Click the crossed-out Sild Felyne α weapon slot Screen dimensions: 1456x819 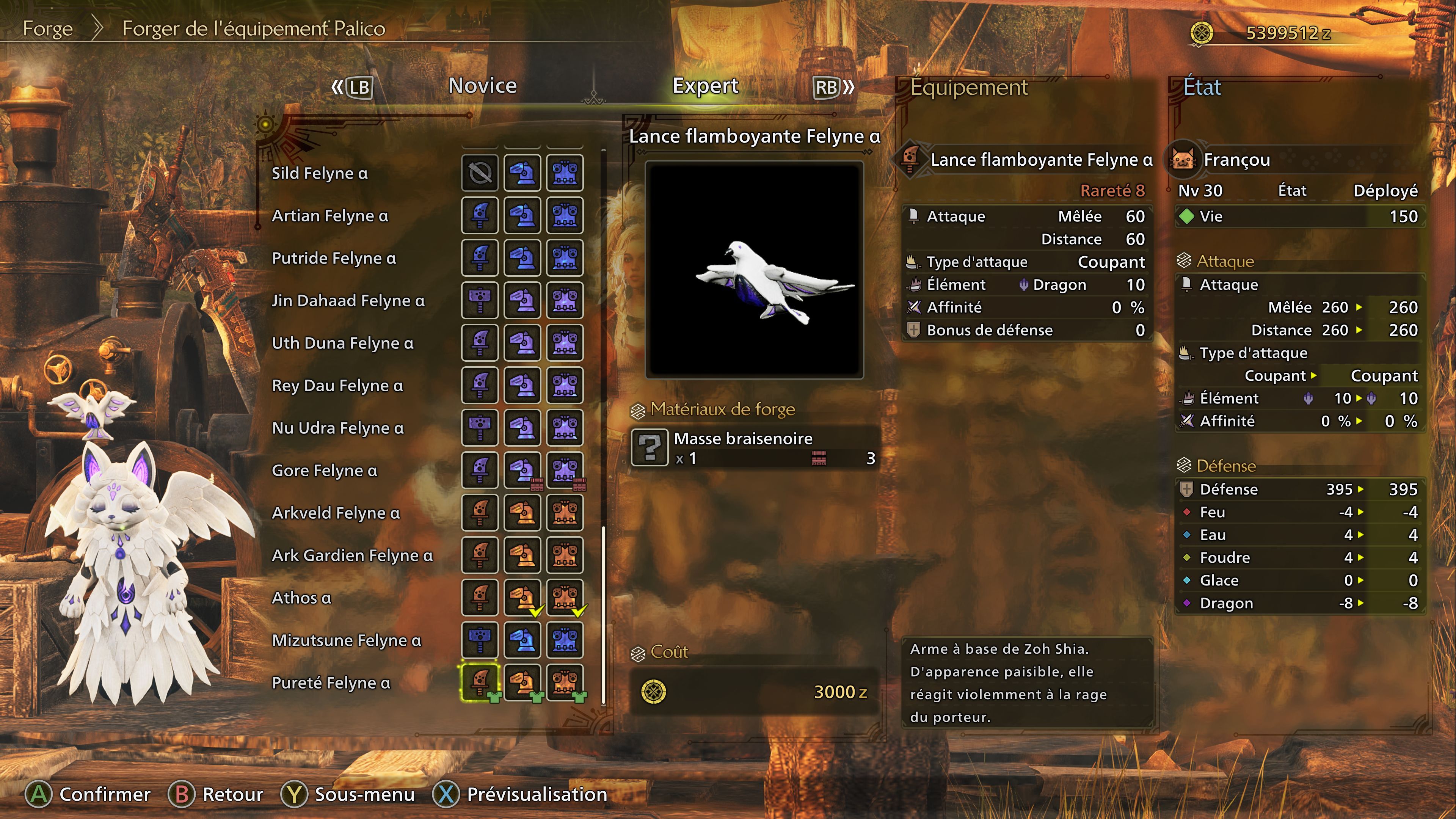click(480, 173)
